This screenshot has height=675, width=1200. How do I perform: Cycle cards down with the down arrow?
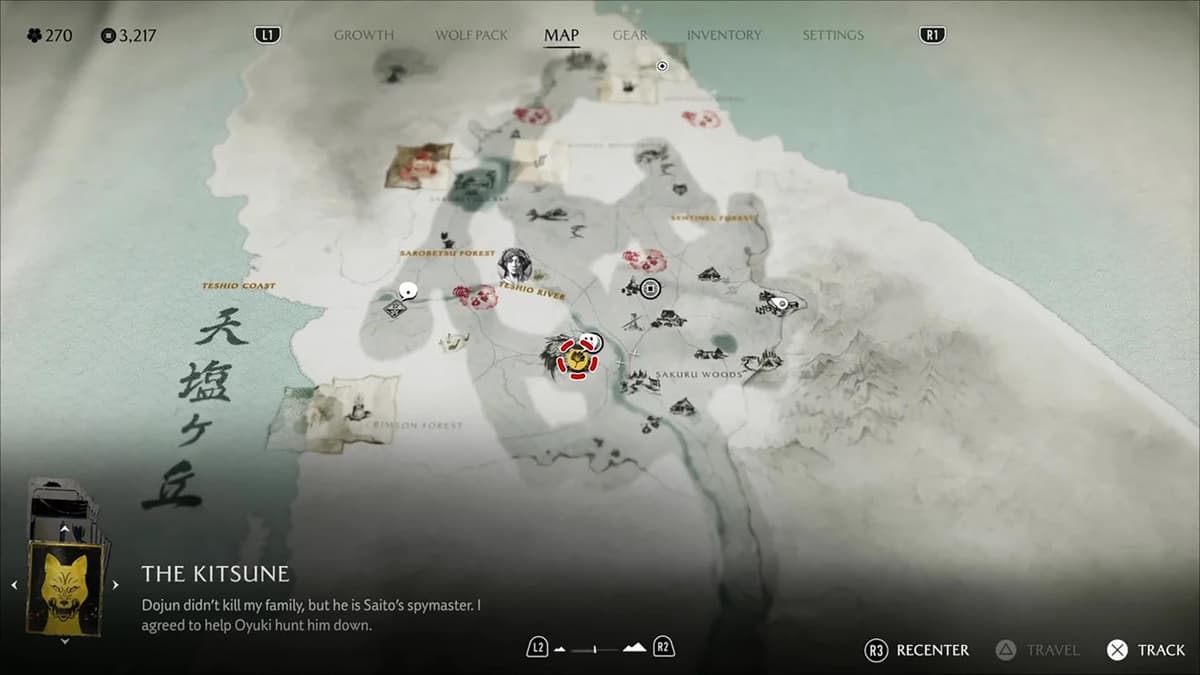(65, 641)
